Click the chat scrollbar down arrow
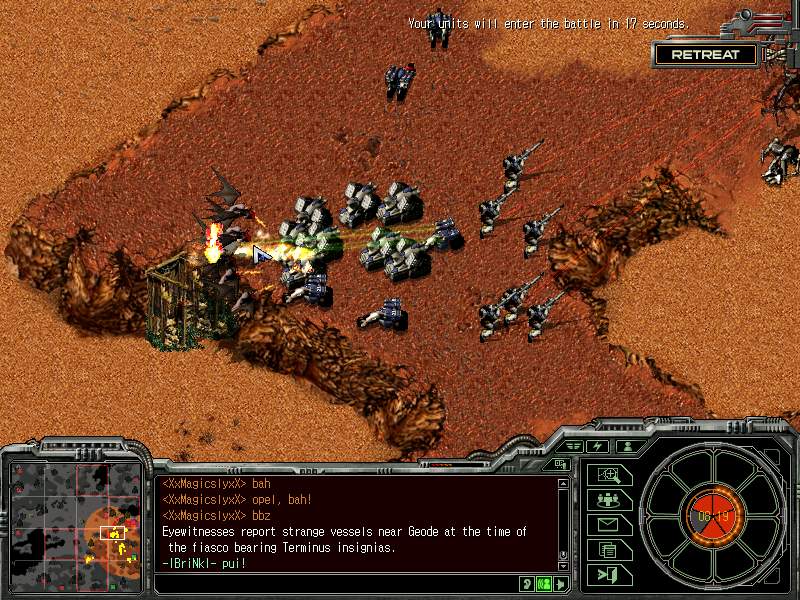 pos(562,567)
